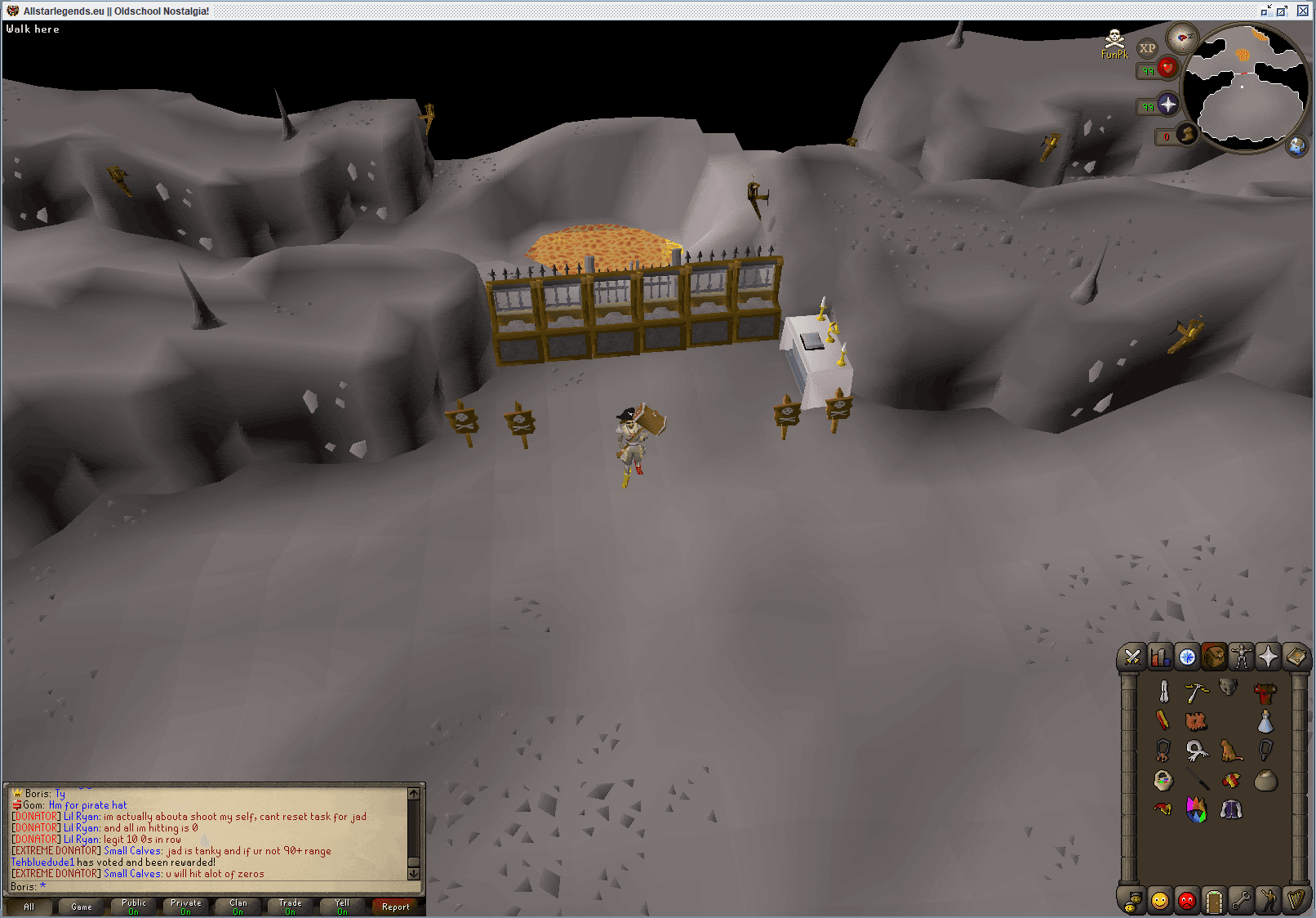
Task: Open the Settings wrench tab
Action: coord(1241,901)
